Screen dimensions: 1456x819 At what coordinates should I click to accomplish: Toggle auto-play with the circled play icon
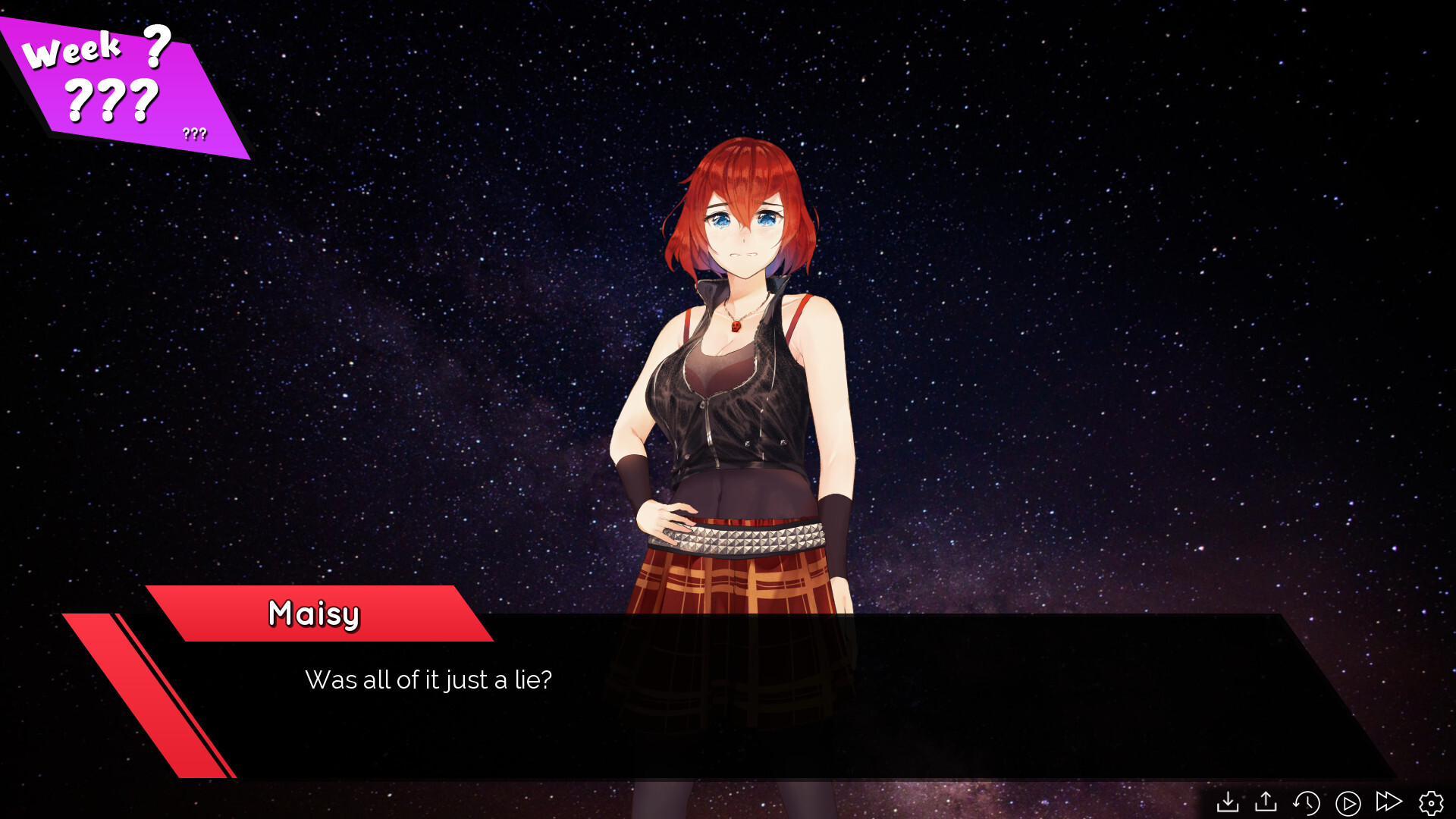1348,802
